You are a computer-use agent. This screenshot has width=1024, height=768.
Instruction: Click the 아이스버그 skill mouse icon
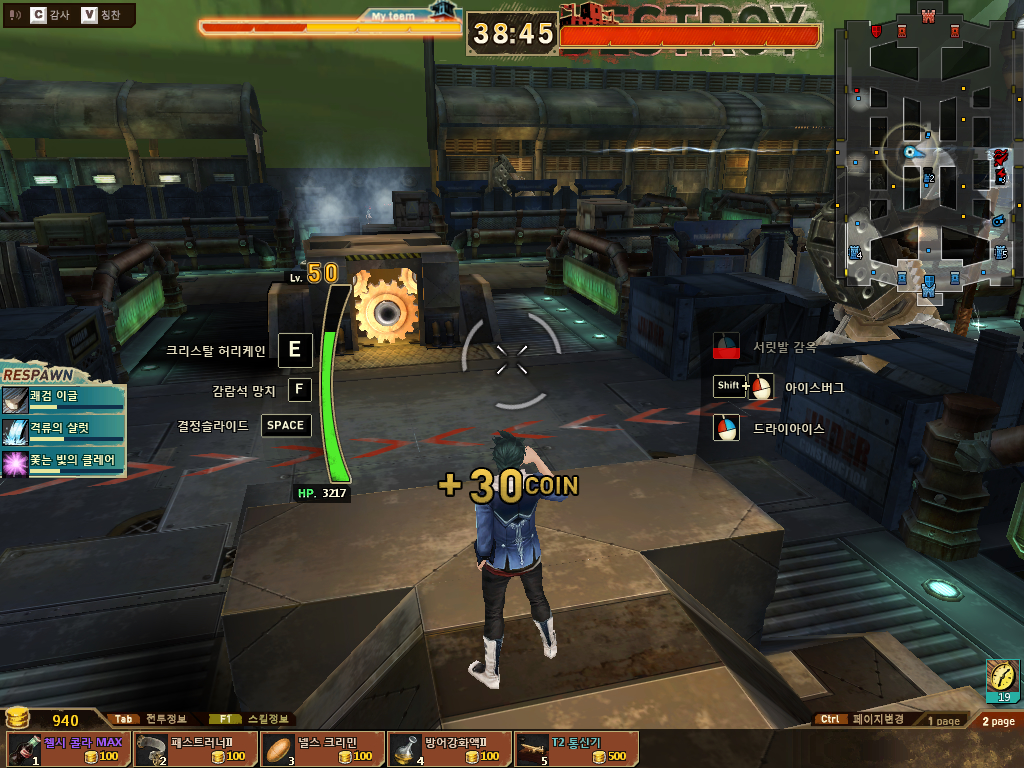click(761, 387)
